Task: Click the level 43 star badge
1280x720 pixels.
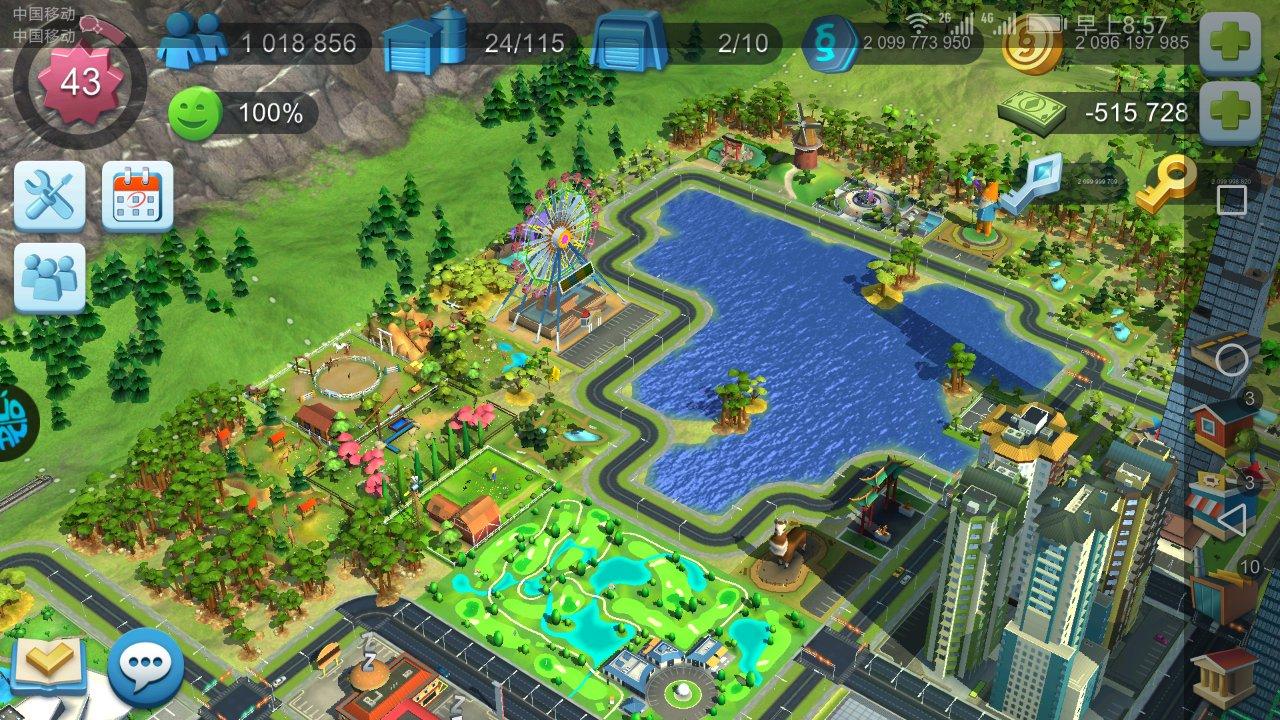Action: coord(82,80)
